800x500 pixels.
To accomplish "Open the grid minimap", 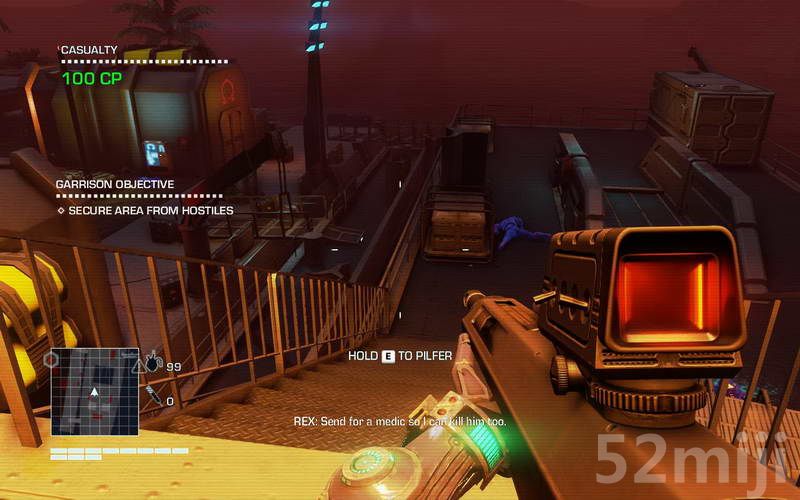I will (95, 391).
